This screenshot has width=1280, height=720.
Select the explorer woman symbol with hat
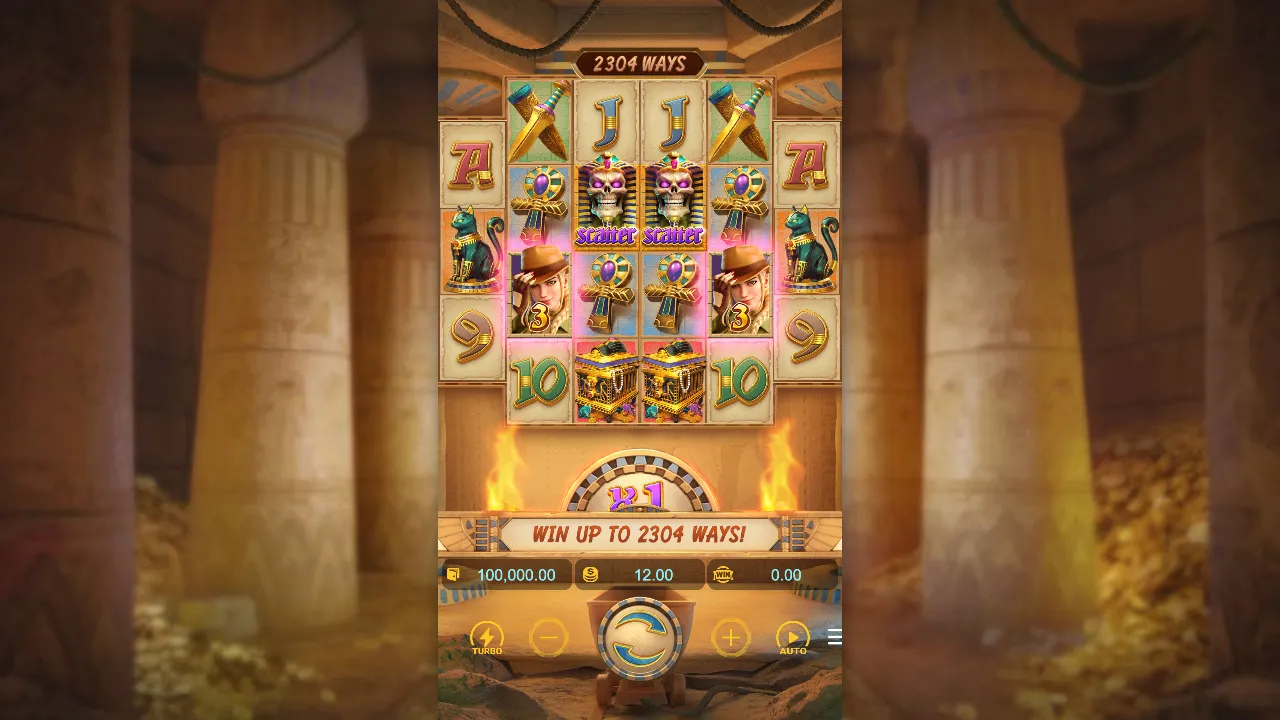pyautogui.click(x=540, y=290)
